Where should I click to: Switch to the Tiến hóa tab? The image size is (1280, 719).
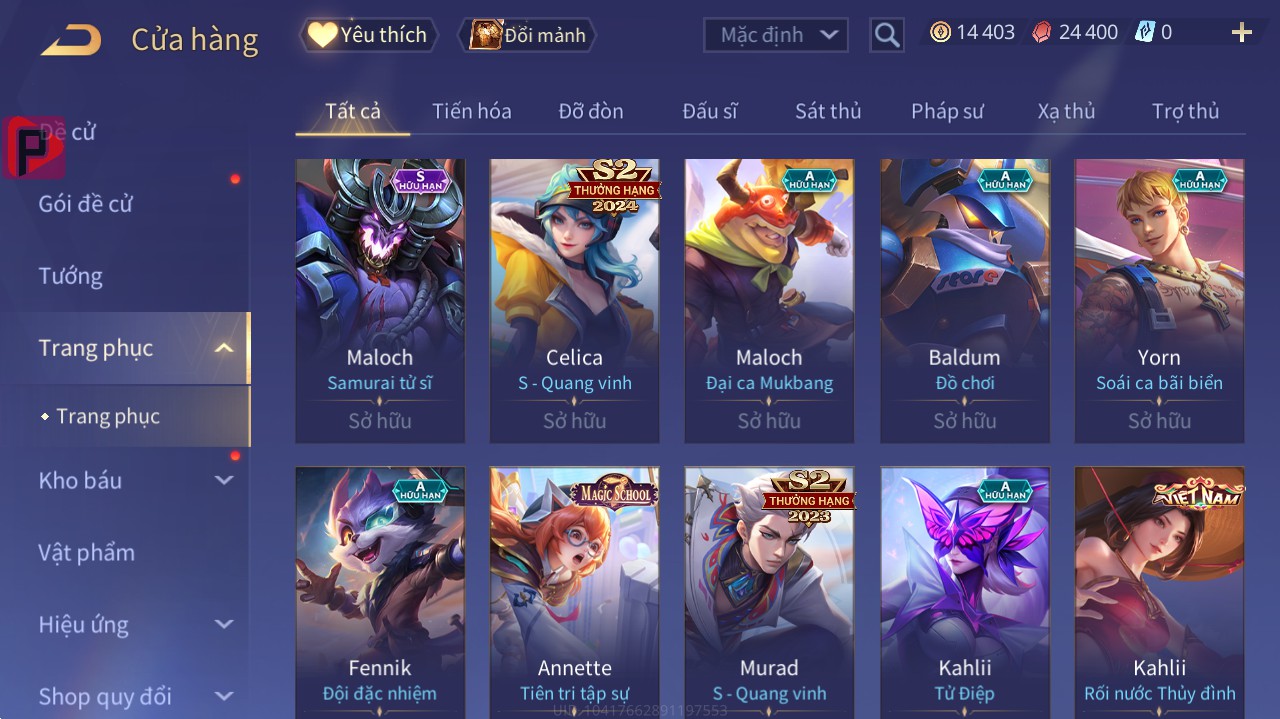(x=471, y=111)
